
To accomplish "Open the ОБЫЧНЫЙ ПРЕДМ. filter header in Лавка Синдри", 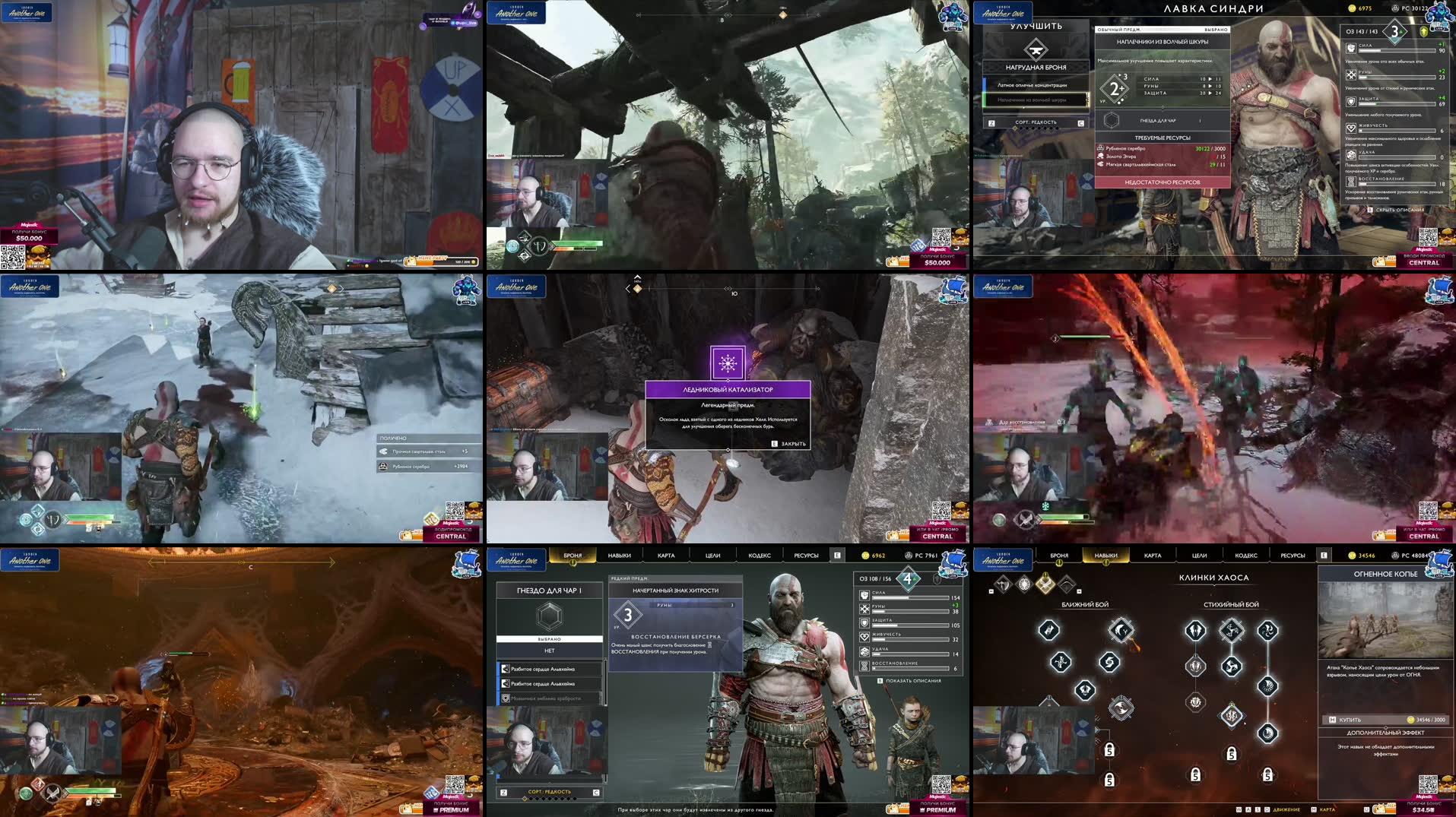I will point(1120,30).
